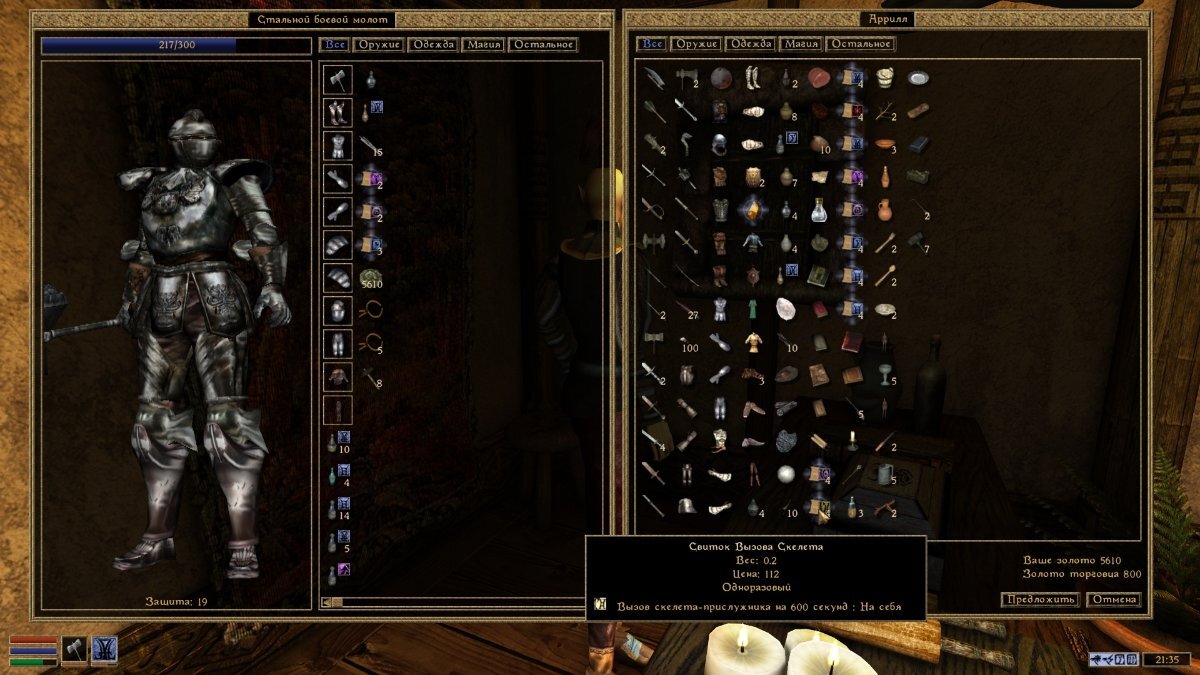The width and height of the screenshot is (1200, 675).
Task: Choose the wooden bucket in Arrille's stock
Action: [884, 76]
